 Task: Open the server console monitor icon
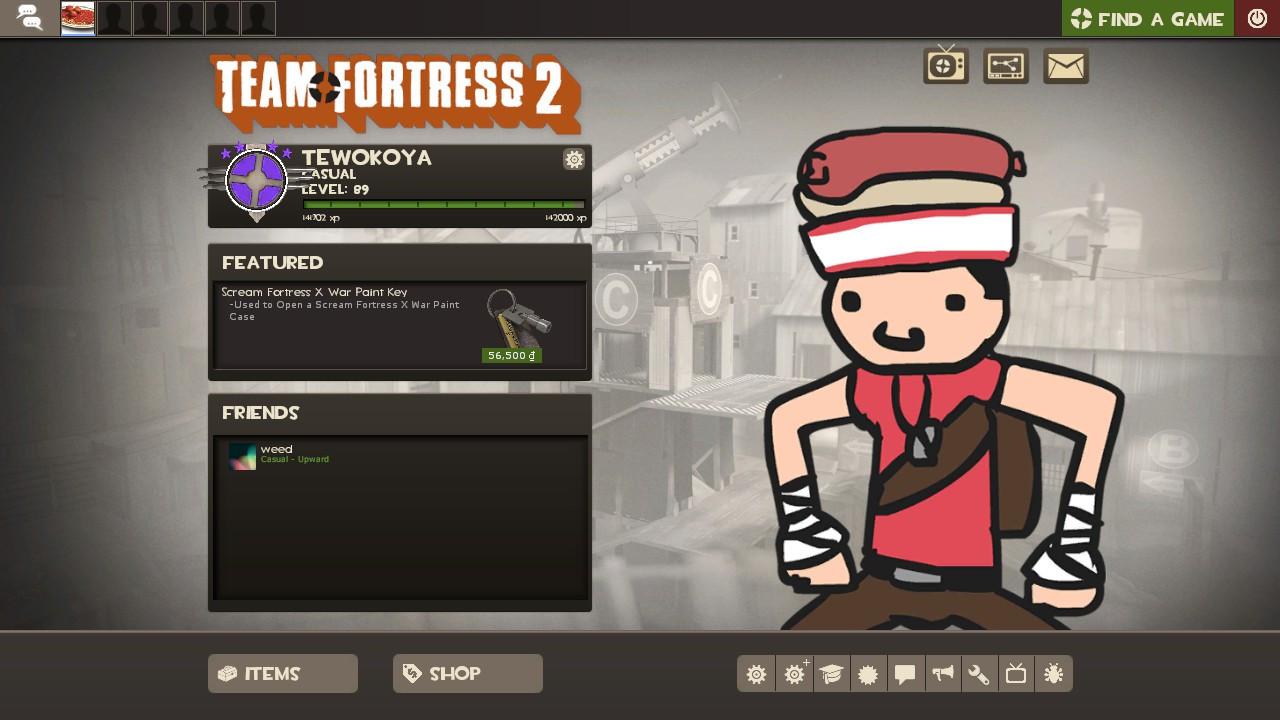(x=1005, y=64)
